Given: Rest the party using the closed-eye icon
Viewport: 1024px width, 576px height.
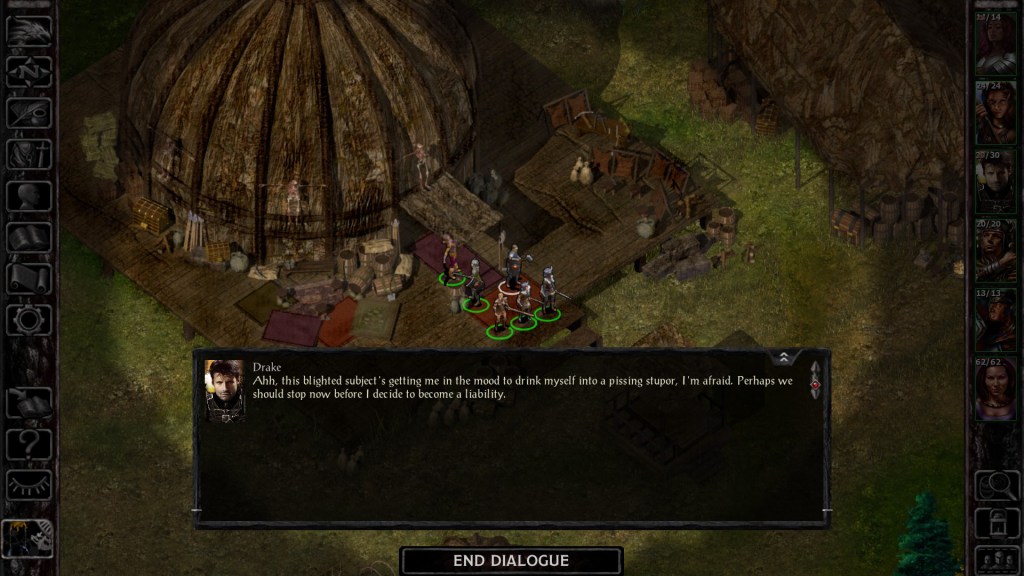Looking at the screenshot, I should pos(29,485).
